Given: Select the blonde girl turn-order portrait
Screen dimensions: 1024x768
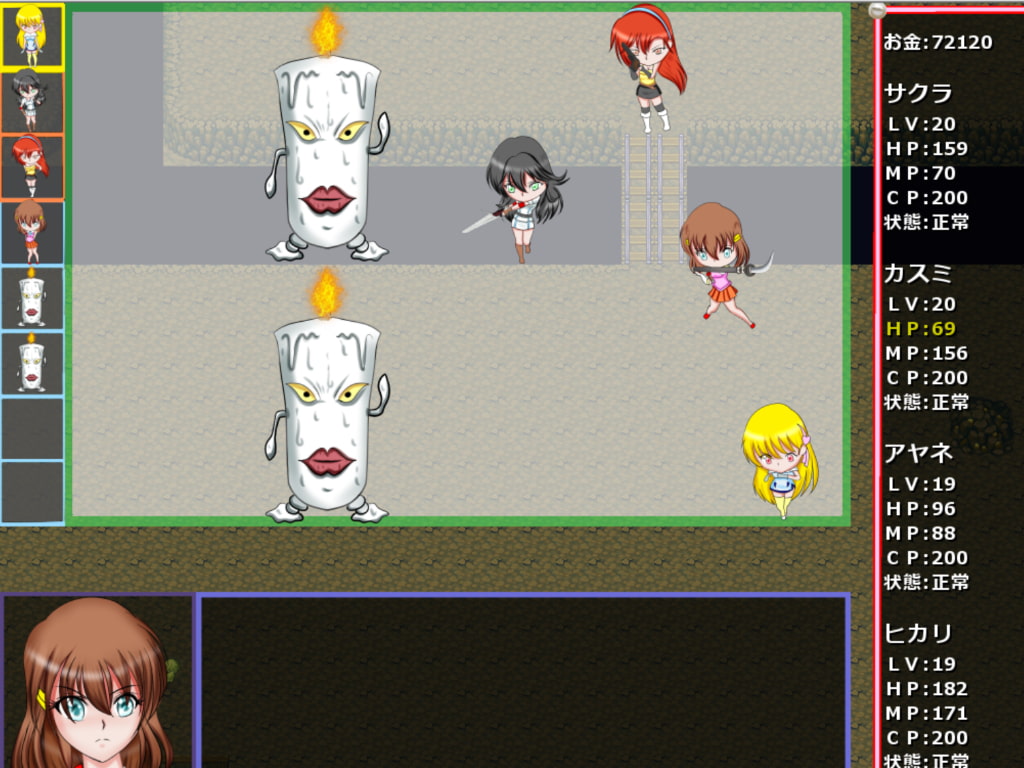Looking at the screenshot, I should pos(31,36).
